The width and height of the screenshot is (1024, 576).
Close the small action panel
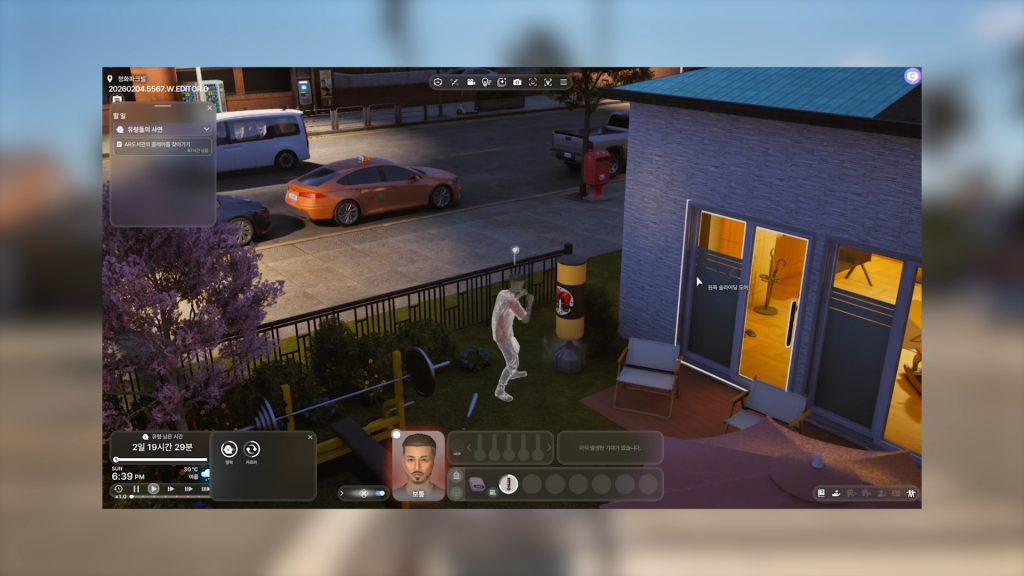click(x=310, y=437)
